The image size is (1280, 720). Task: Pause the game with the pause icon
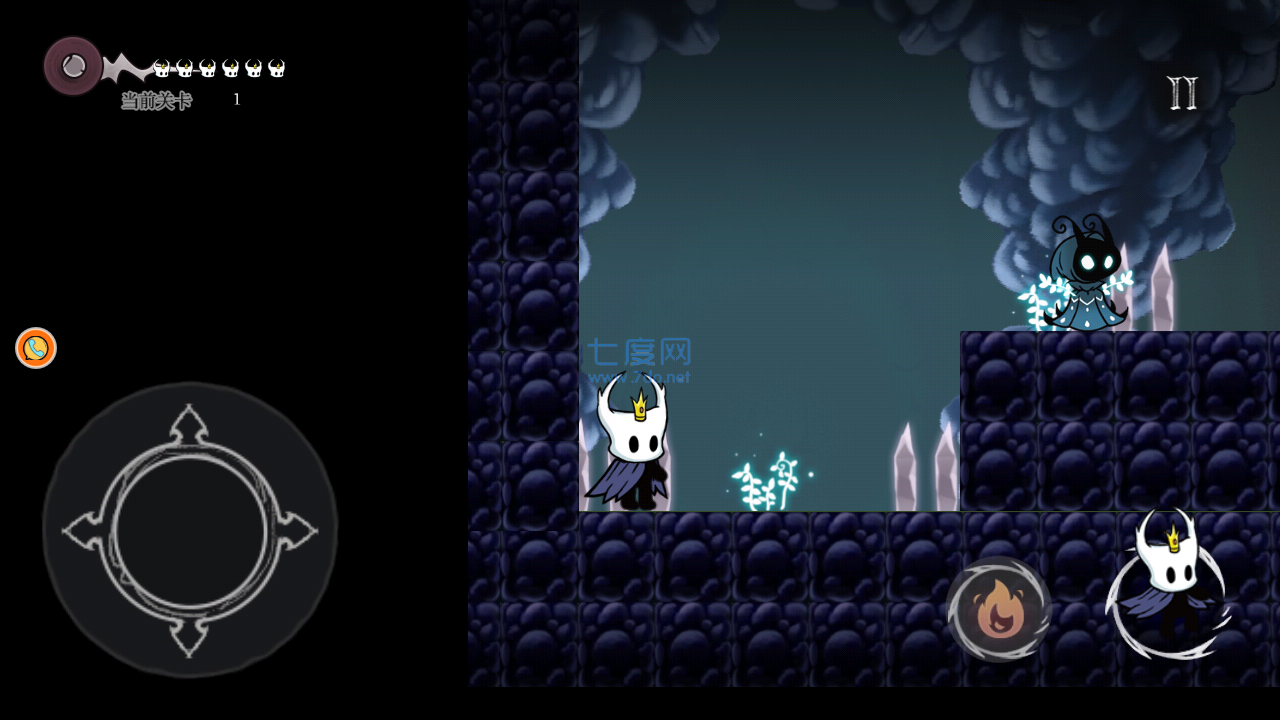coord(1182,93)
